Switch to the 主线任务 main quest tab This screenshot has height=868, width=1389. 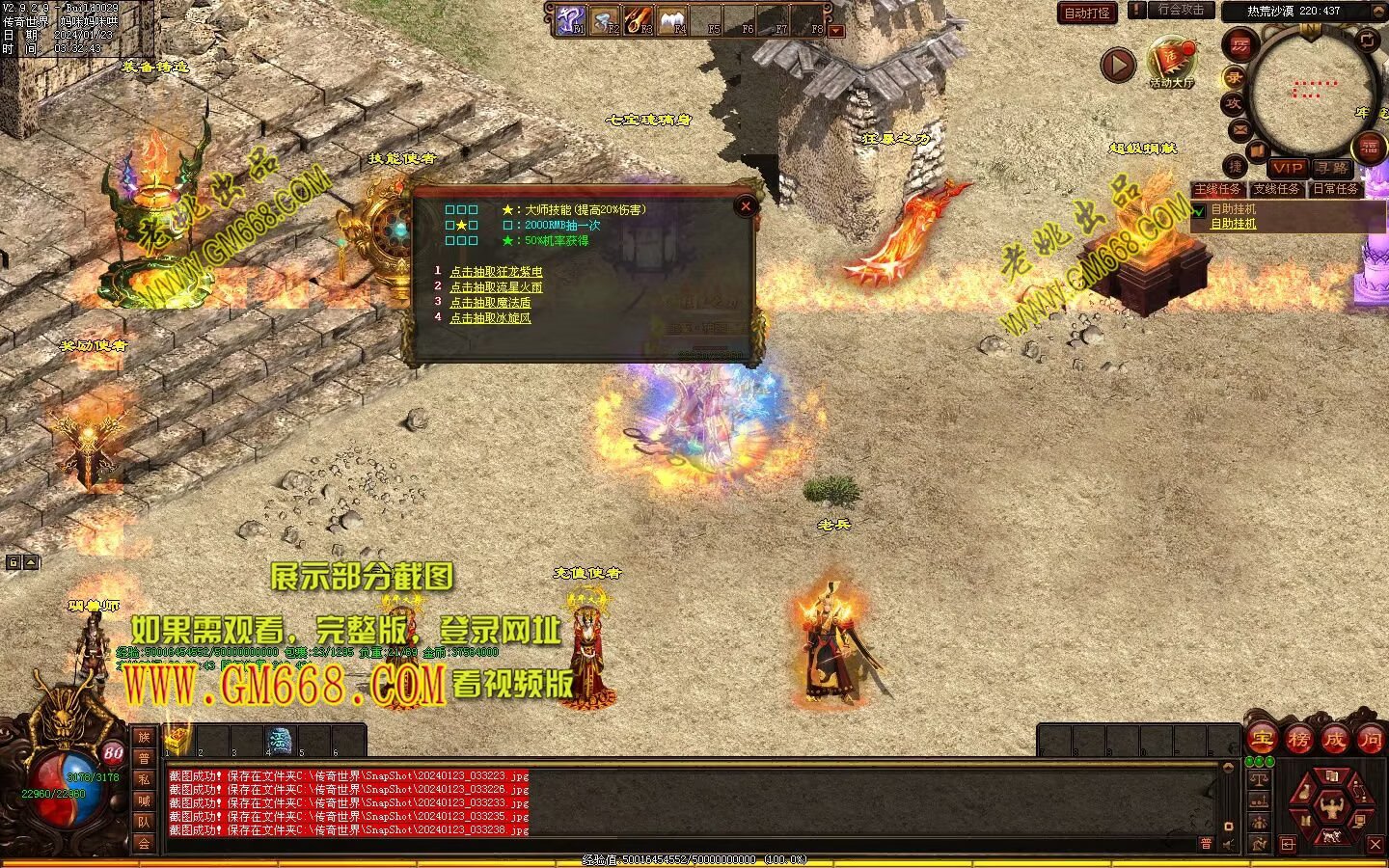click(x=1217, y=189)
